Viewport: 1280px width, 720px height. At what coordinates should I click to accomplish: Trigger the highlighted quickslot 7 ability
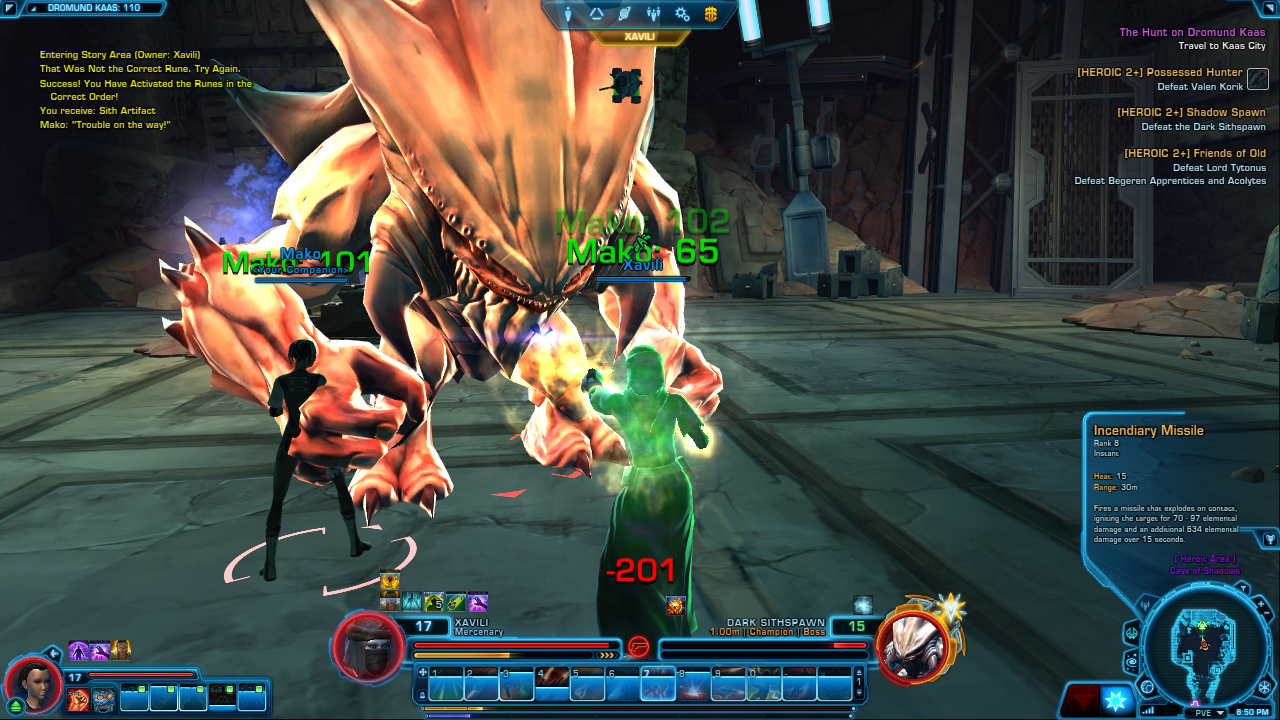tap(657, 685)
